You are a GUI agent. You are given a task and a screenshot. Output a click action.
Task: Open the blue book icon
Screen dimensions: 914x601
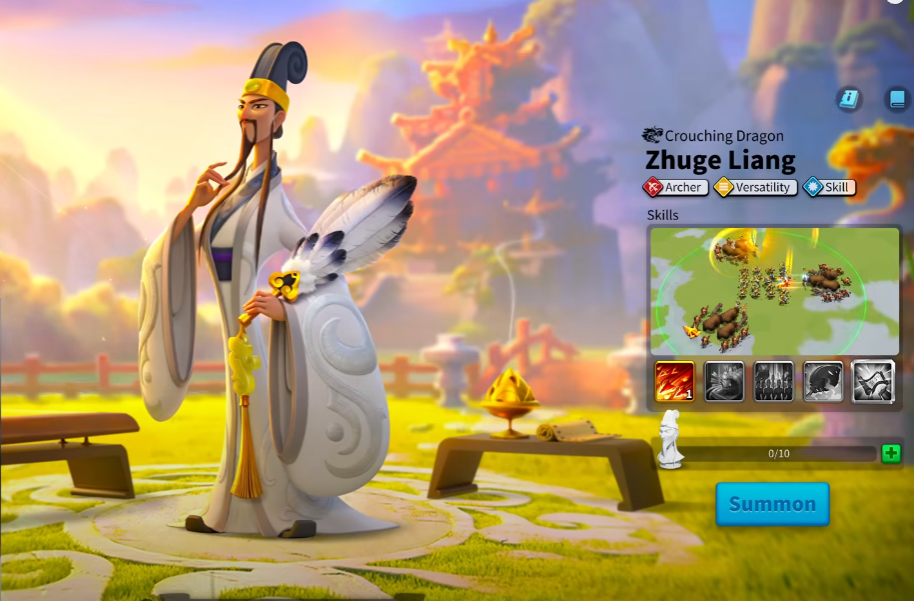[x=897, y=99]
